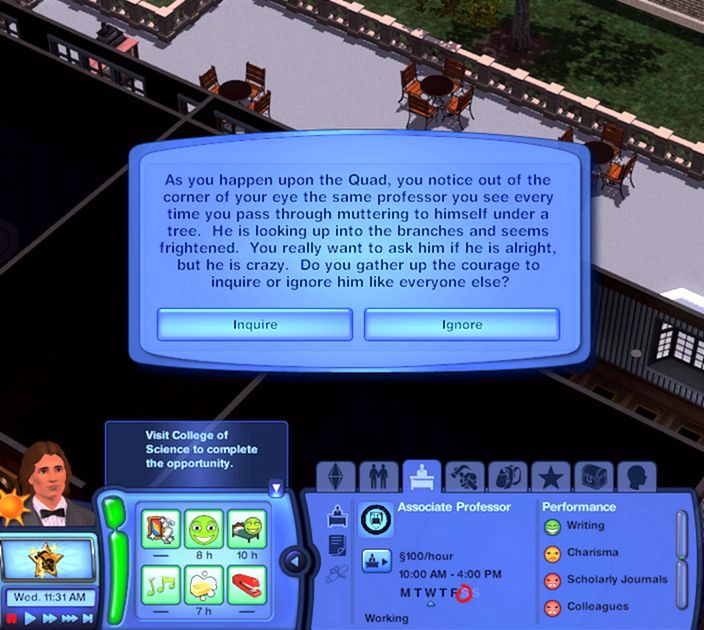
Task: Choose the Inquire dialogue option
Action: 255,324
